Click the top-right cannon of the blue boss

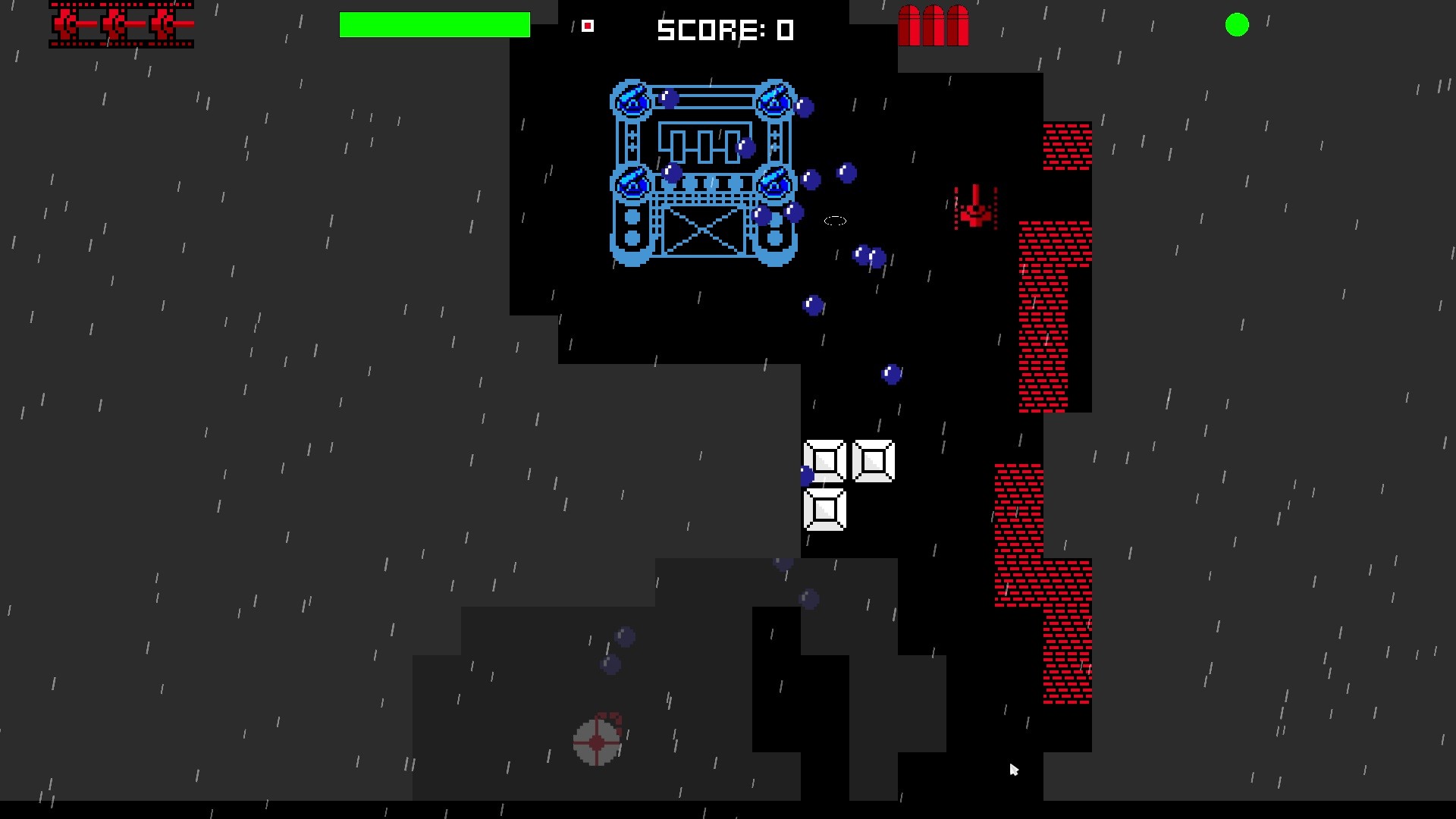(x=775, y=99)
